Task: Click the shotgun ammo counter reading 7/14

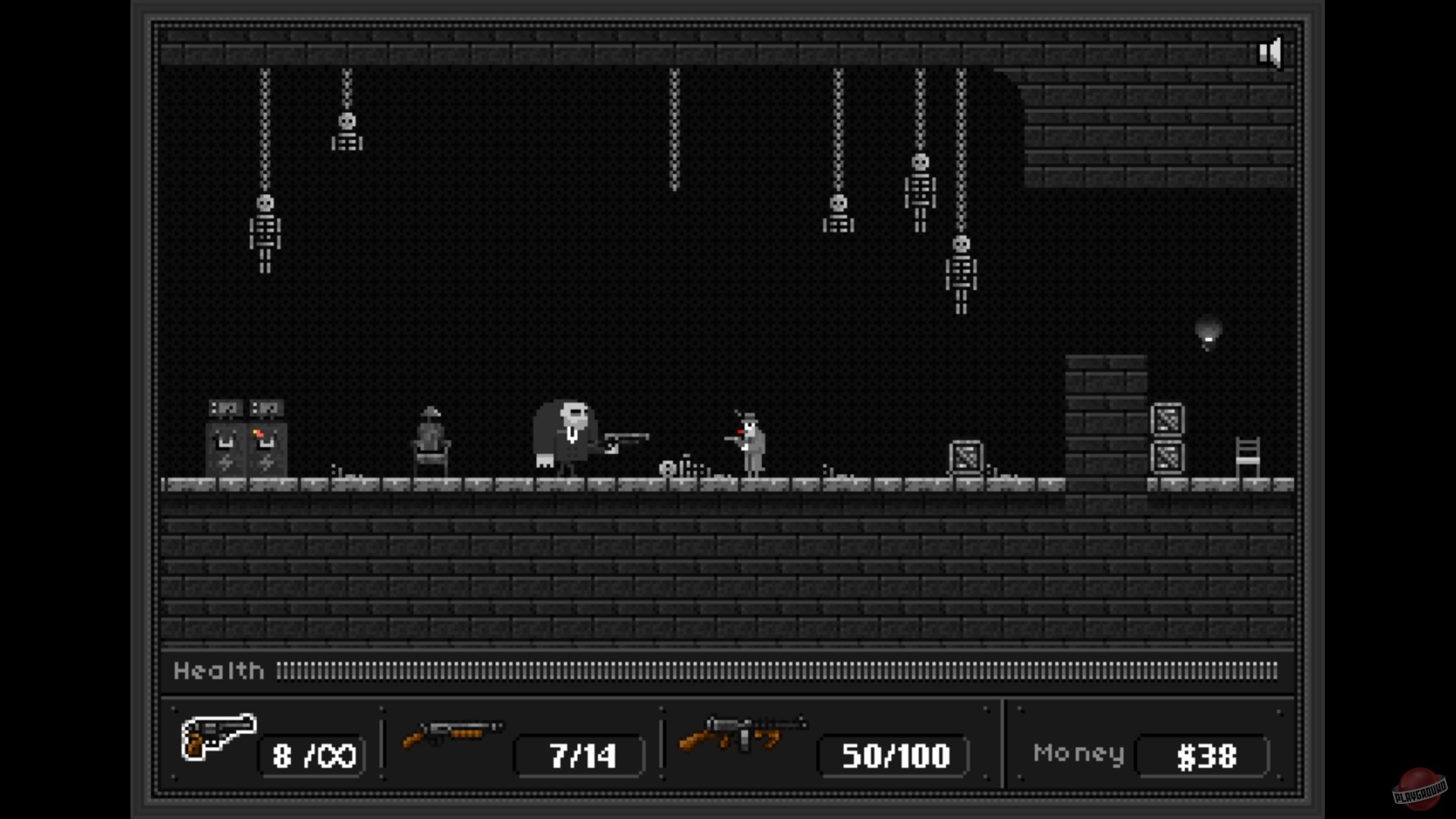Action: [579, 755]
